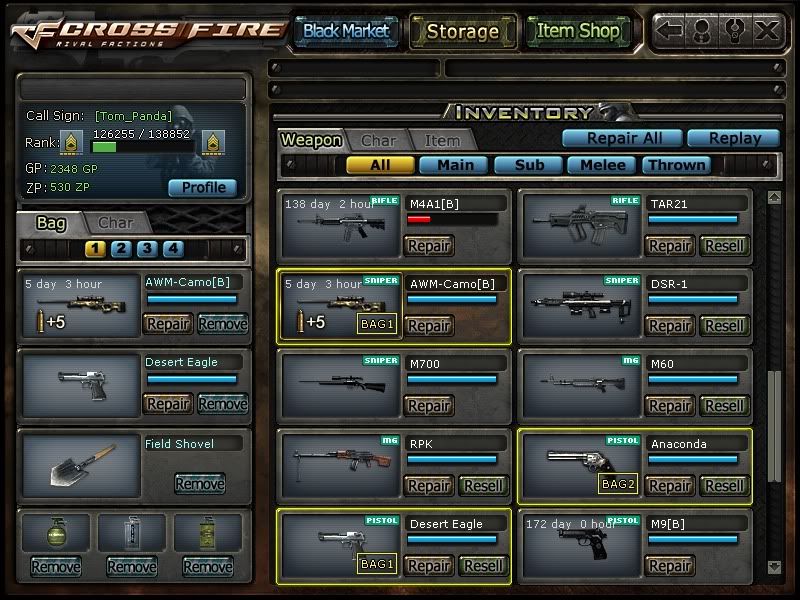This screenshot has height=600, width=800.
Task: Repair the M4A1[B] rifle
Action: pos(429,246)
